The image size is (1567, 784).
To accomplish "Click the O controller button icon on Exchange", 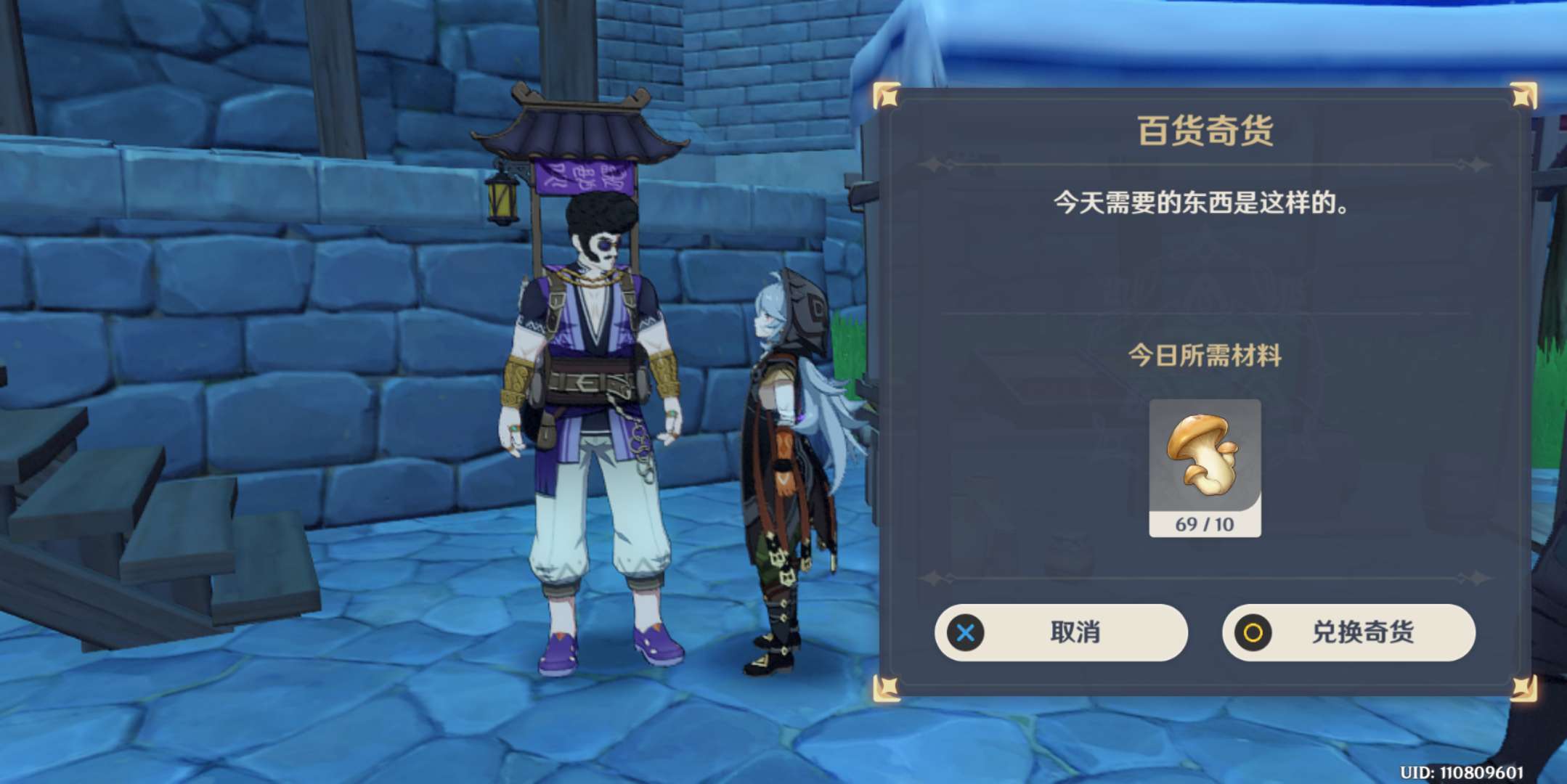I will [x=1253, y=633].
